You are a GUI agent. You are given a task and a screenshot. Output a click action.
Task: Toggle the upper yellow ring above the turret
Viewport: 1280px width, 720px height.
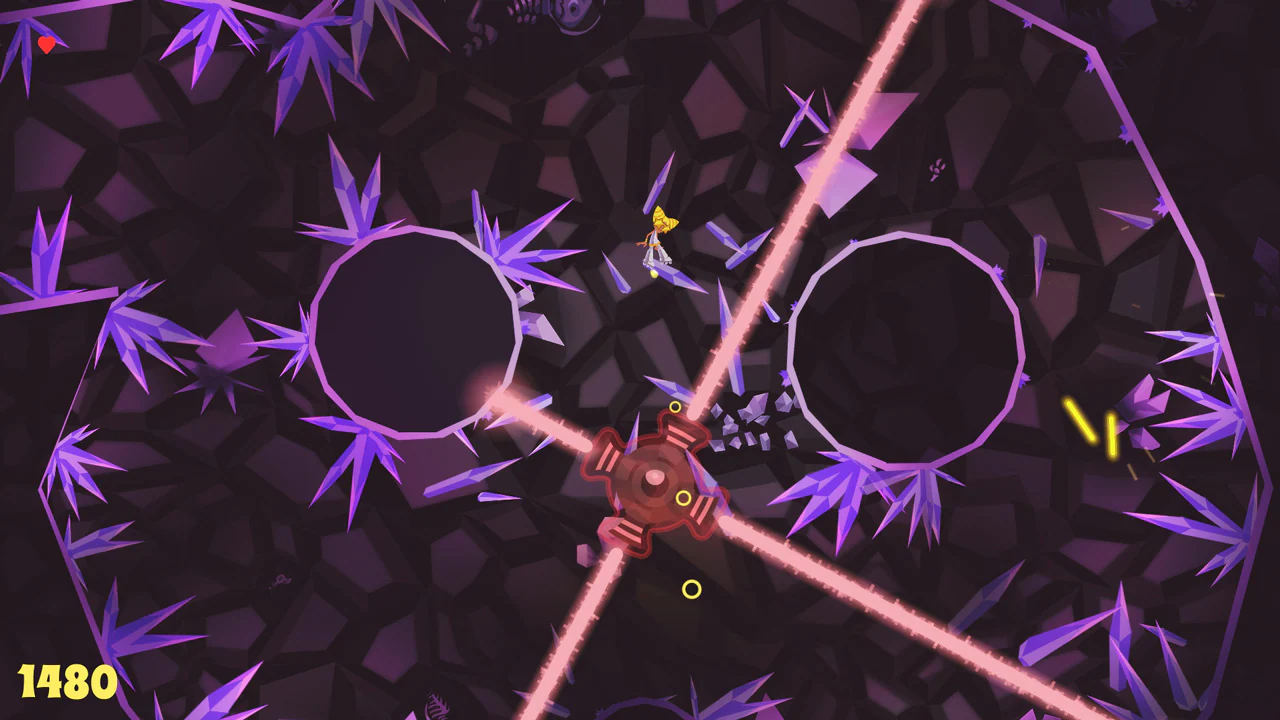coord(677,407)
